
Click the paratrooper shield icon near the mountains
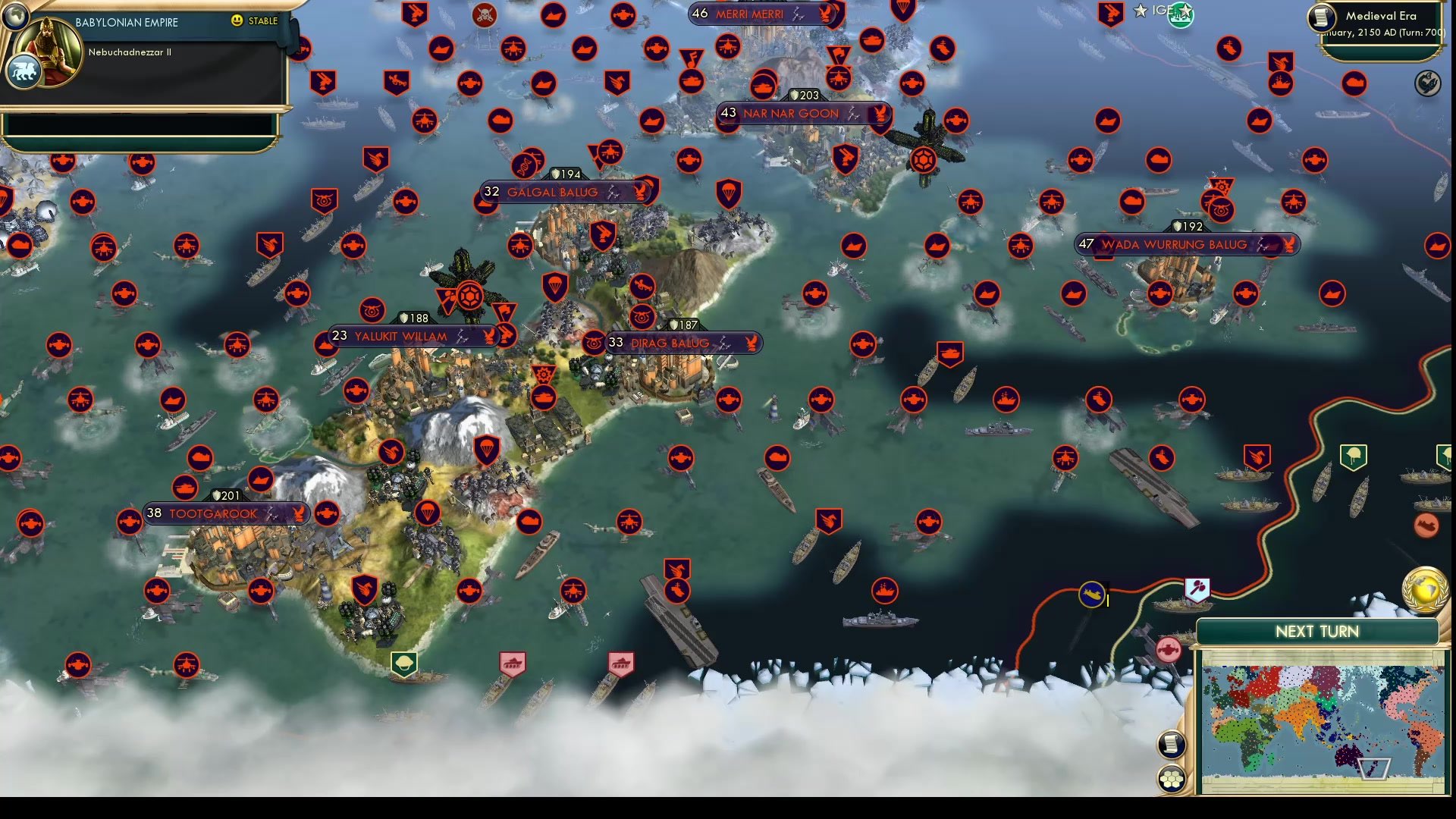point(485,448)
